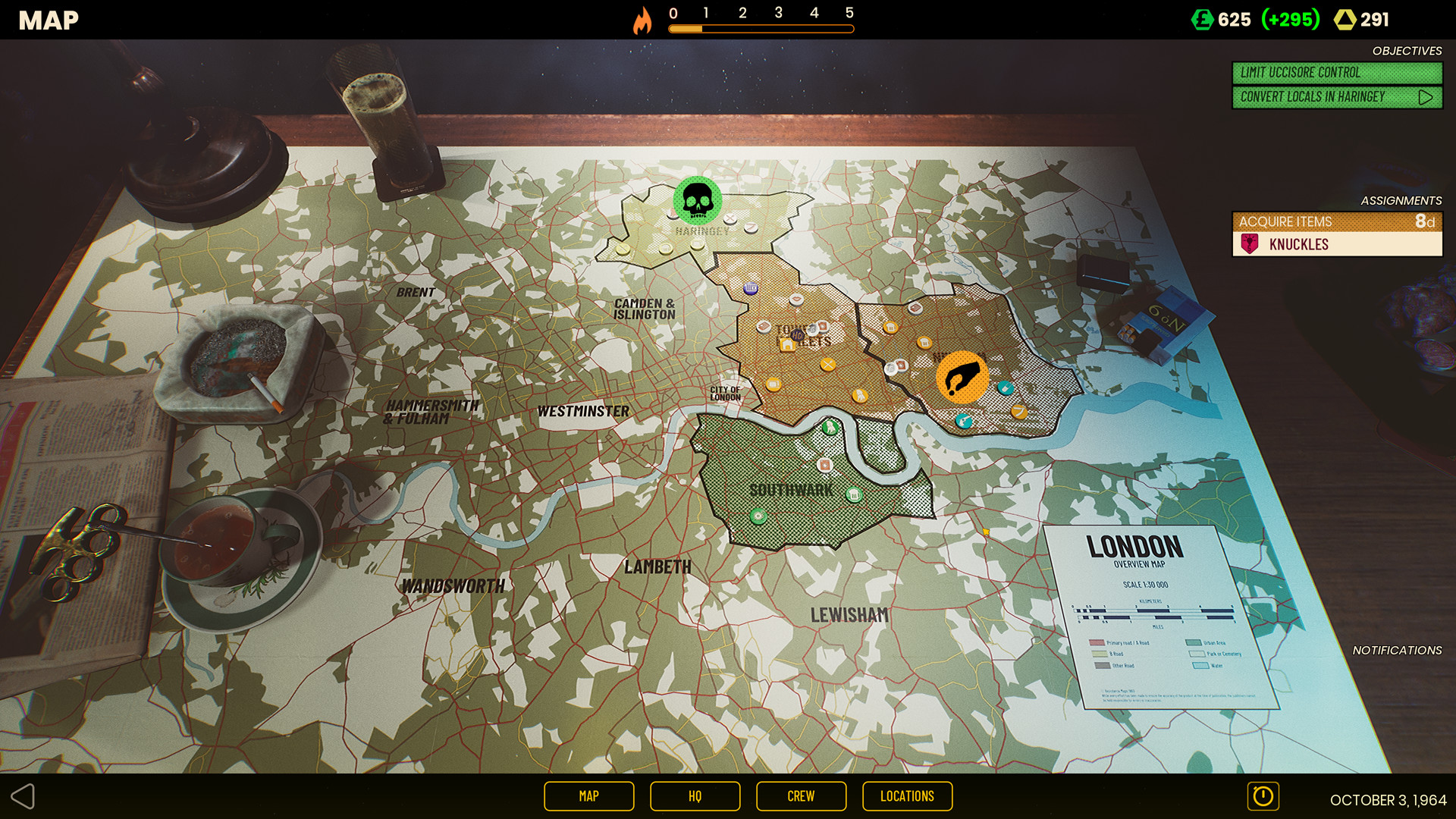Viewport: 1456px width, 819px height.
Task: Click the heat level progress bar
Action: (x=758, y=28)
